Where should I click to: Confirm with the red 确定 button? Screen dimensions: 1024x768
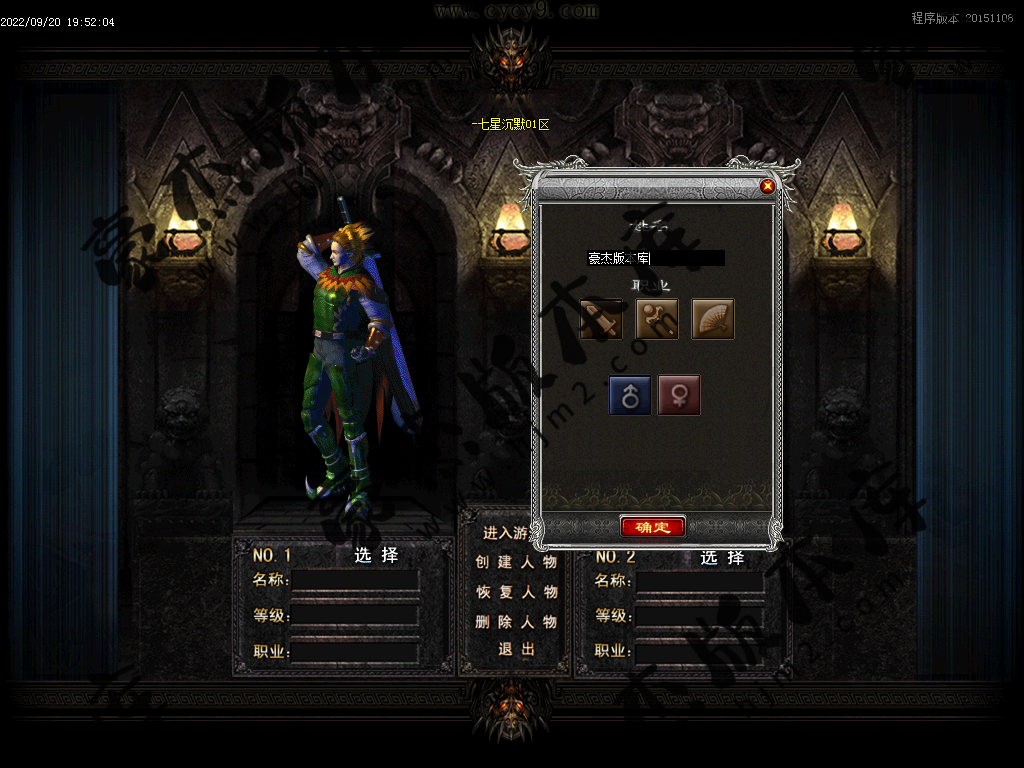(652, 527)
